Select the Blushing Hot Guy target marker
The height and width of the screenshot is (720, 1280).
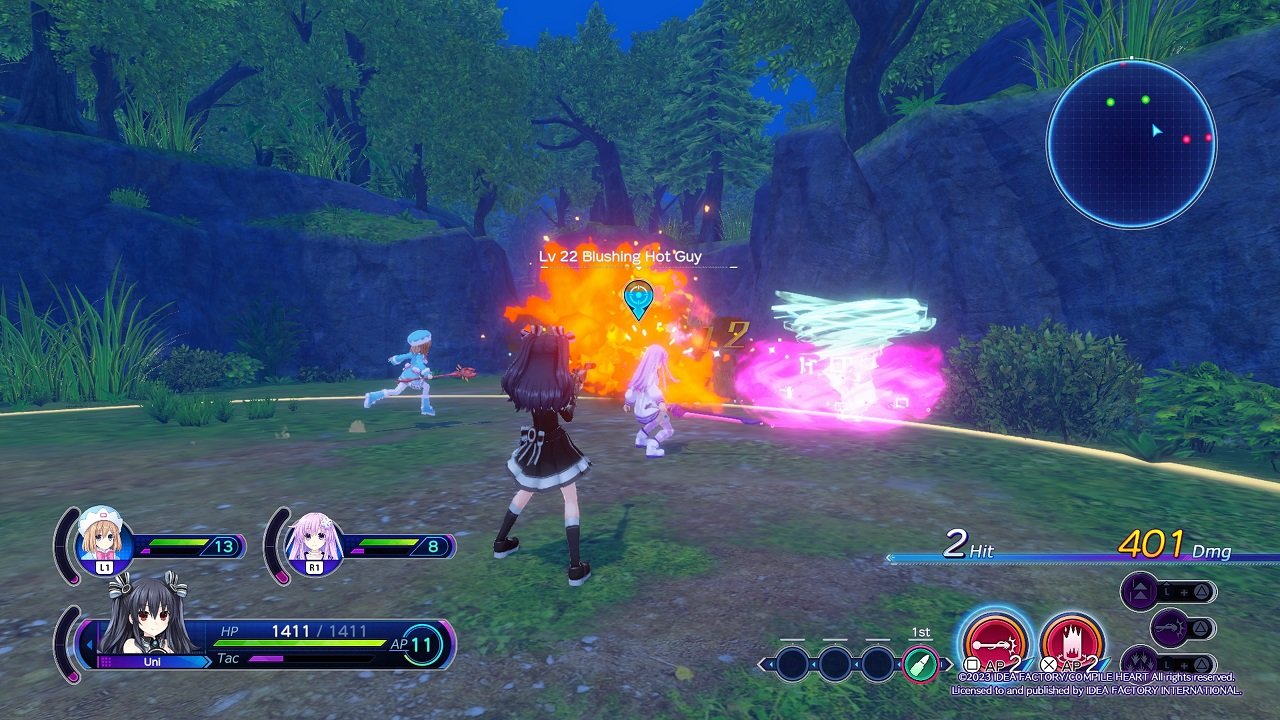(x=638, y=298)
